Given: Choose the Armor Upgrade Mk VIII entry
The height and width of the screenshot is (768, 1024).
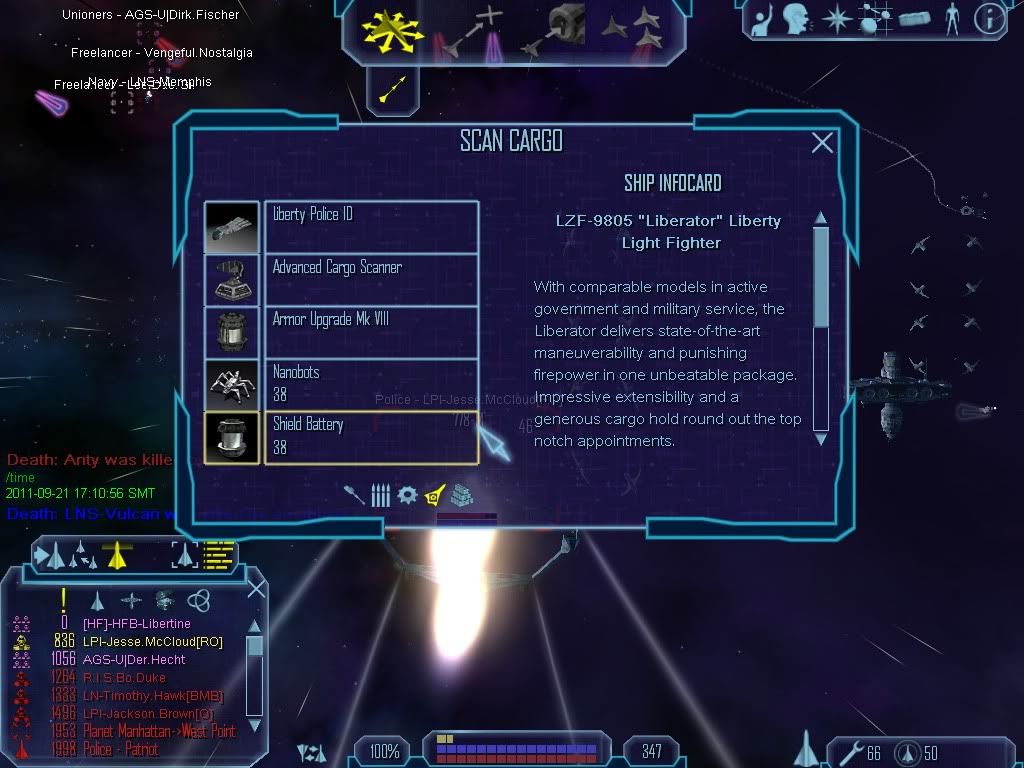Looking at the screenshot, I should [x=371, y=332].
